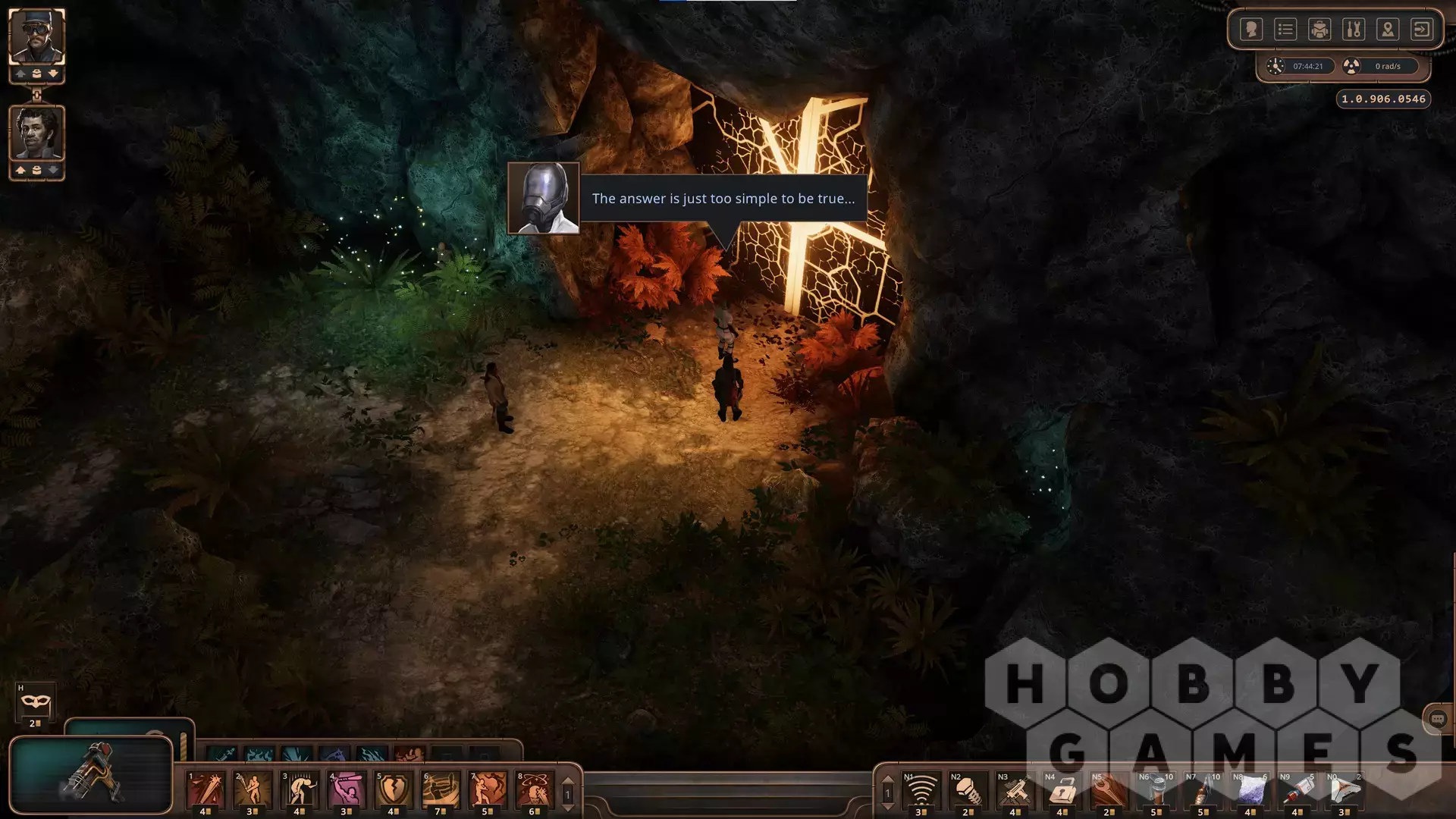The image size is (1456, 819).
Task: Activate the spiked club strike ability
Action: (x=206, y=790)
